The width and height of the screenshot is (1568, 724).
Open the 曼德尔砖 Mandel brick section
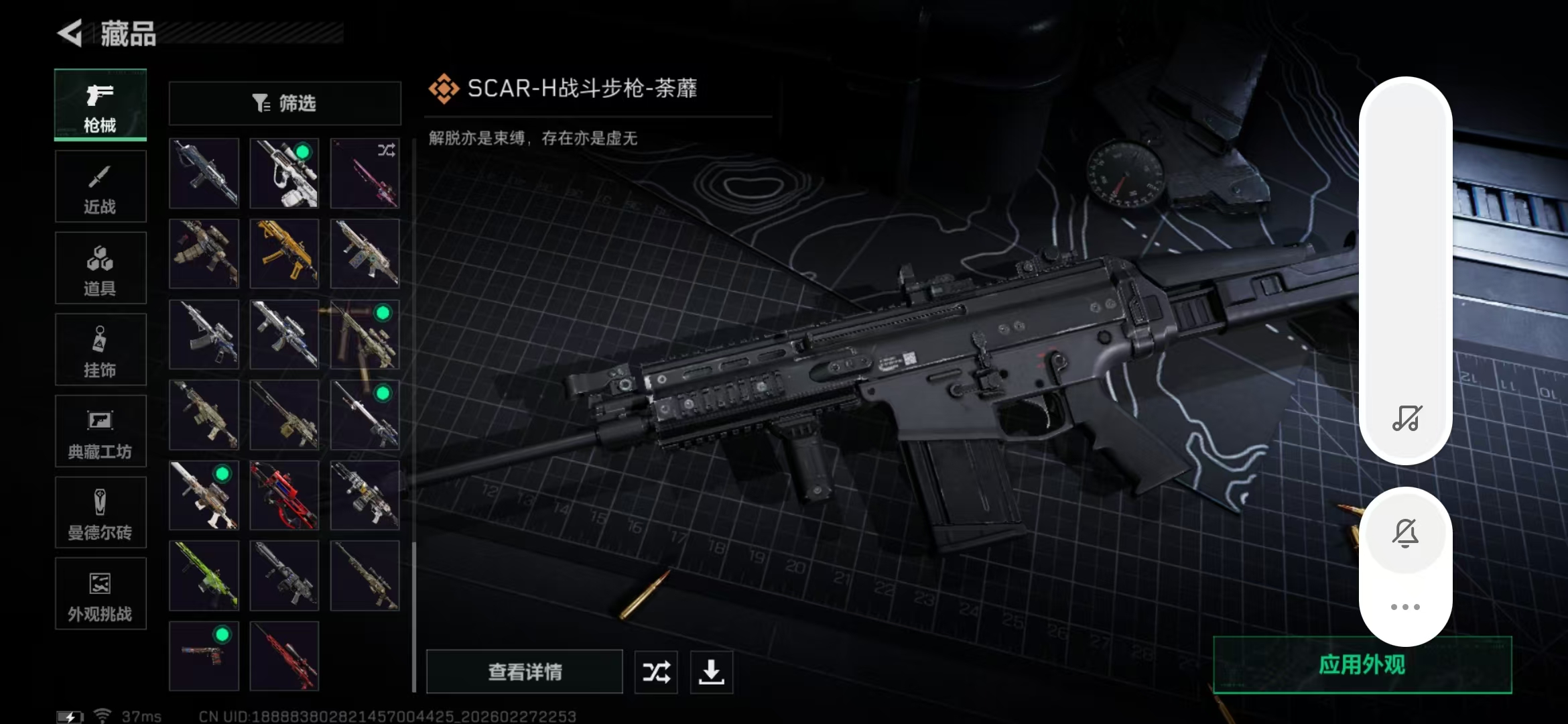[x=101, y=512]
